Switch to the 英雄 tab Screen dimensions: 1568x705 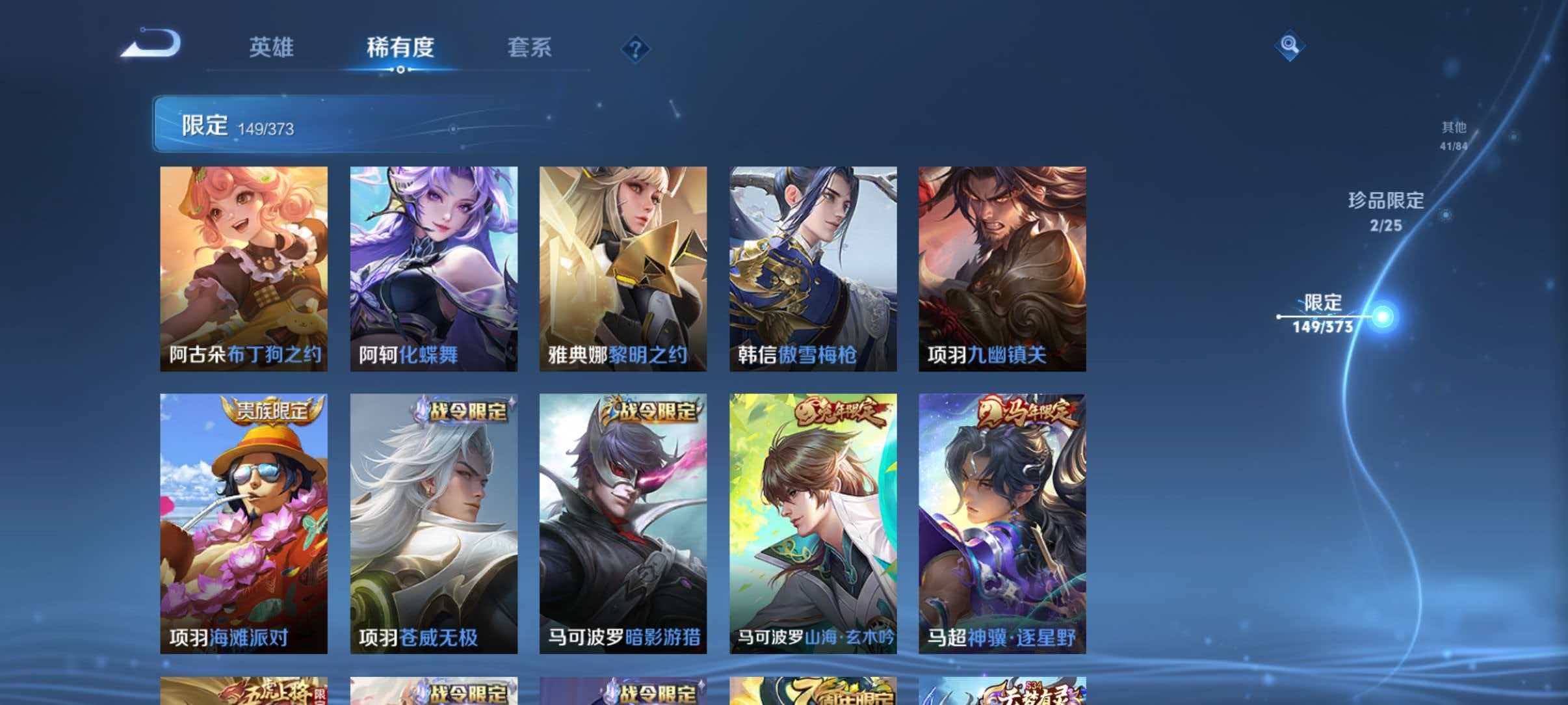tap(271, 47)
